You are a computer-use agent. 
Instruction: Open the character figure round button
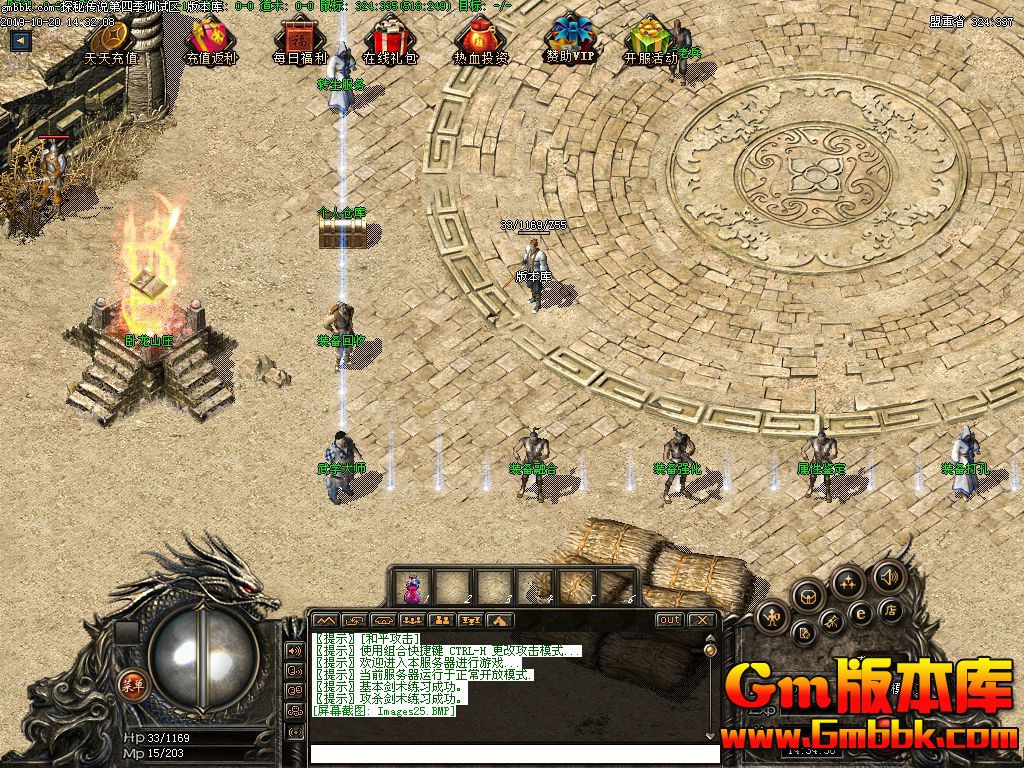click(x=771, y=616)
